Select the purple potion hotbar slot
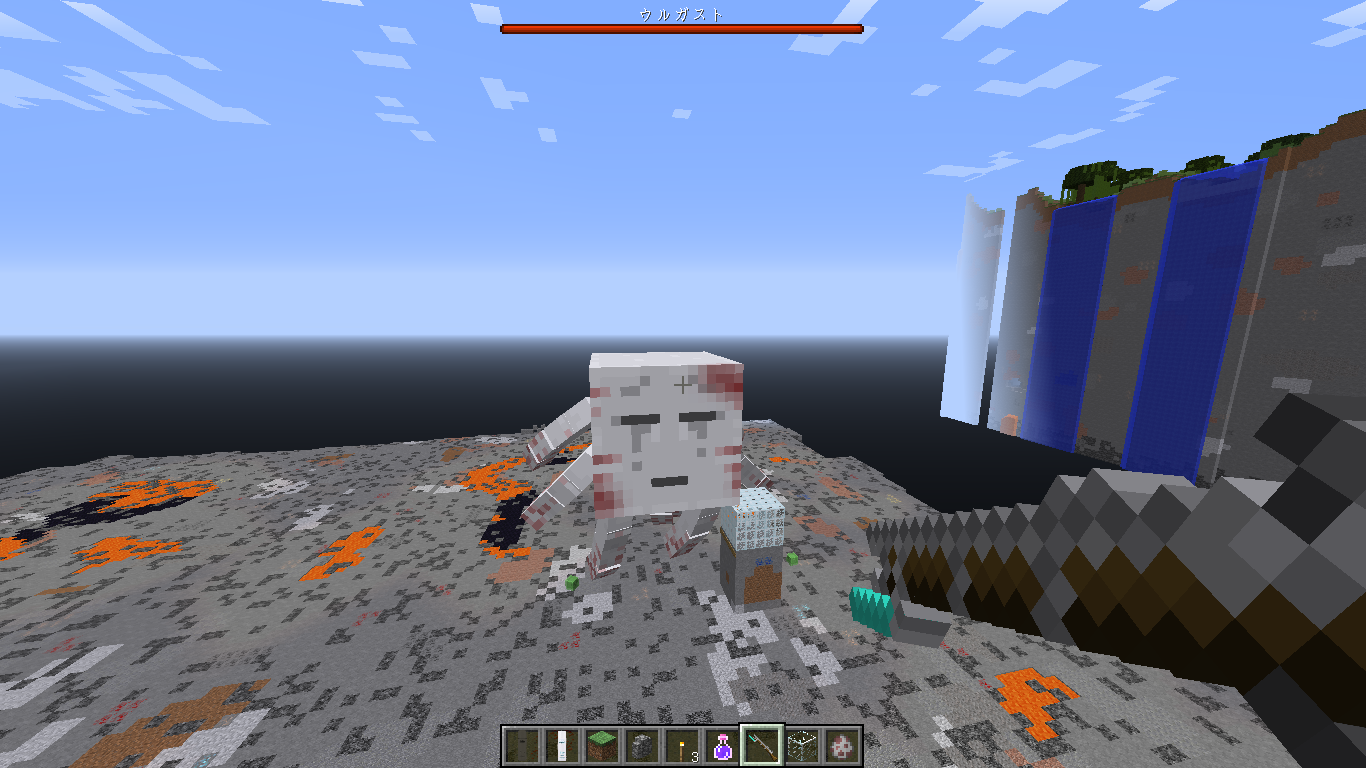The width and height of the screenshot is (1366, 768). tap(722, 745)
